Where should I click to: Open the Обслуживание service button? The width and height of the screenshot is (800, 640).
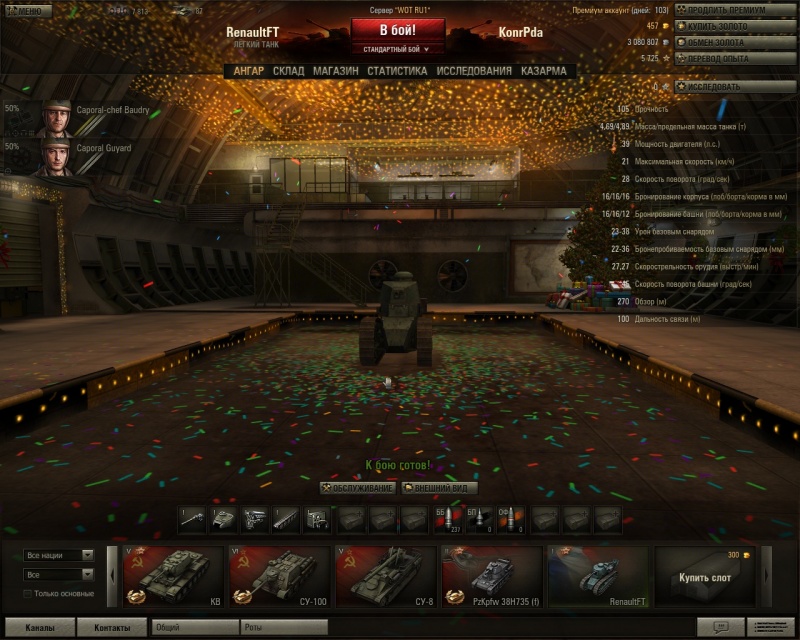[x=358, y=488]
